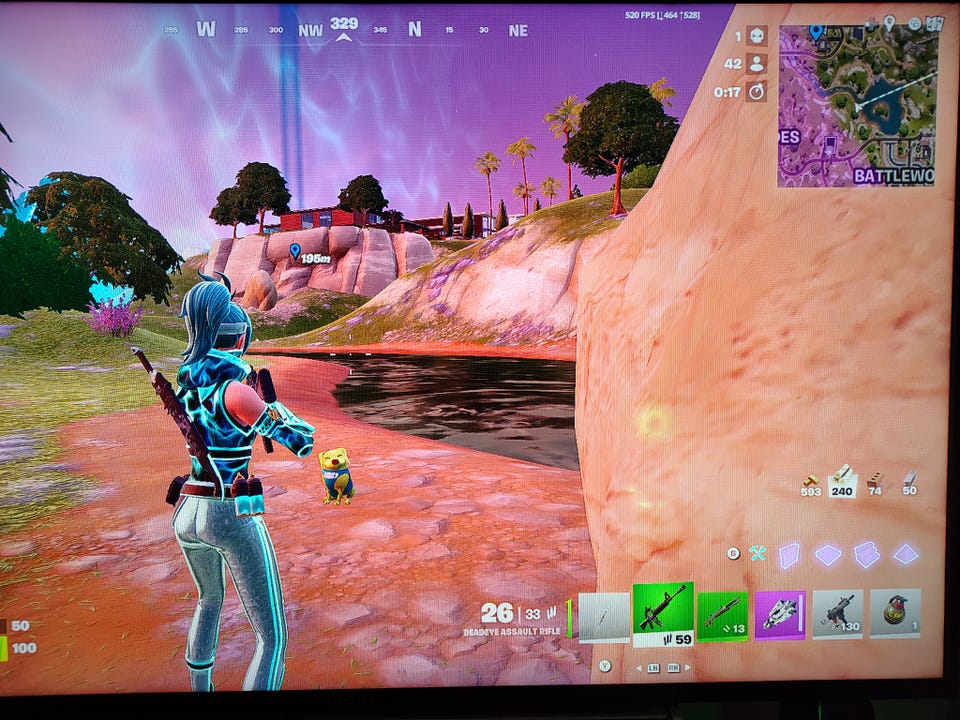Select the grenade slot with 1 remaining
Viewport: 960px width, 720px height.
(x=894, y=613)
